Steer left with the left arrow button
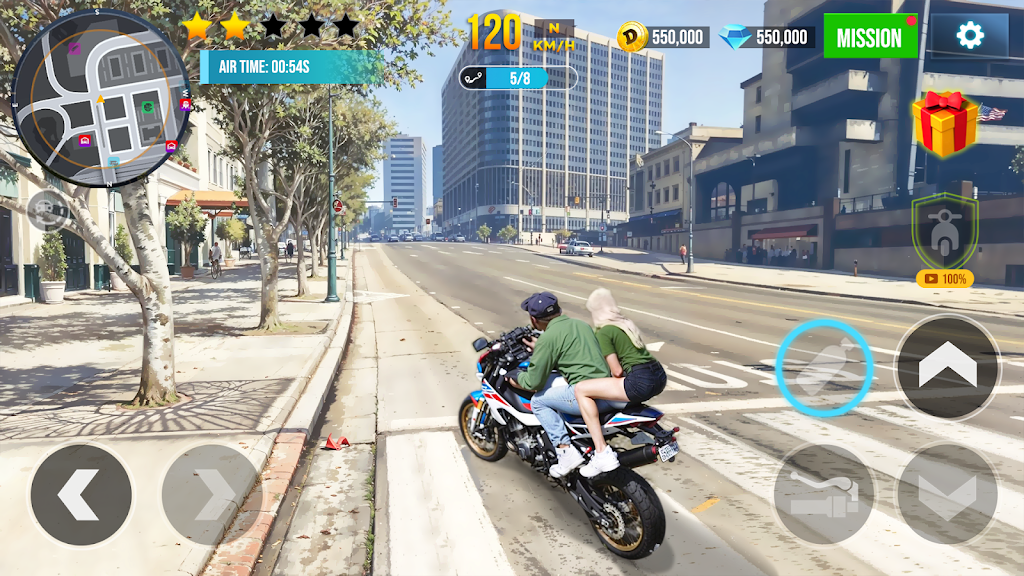 click(81, 494)
